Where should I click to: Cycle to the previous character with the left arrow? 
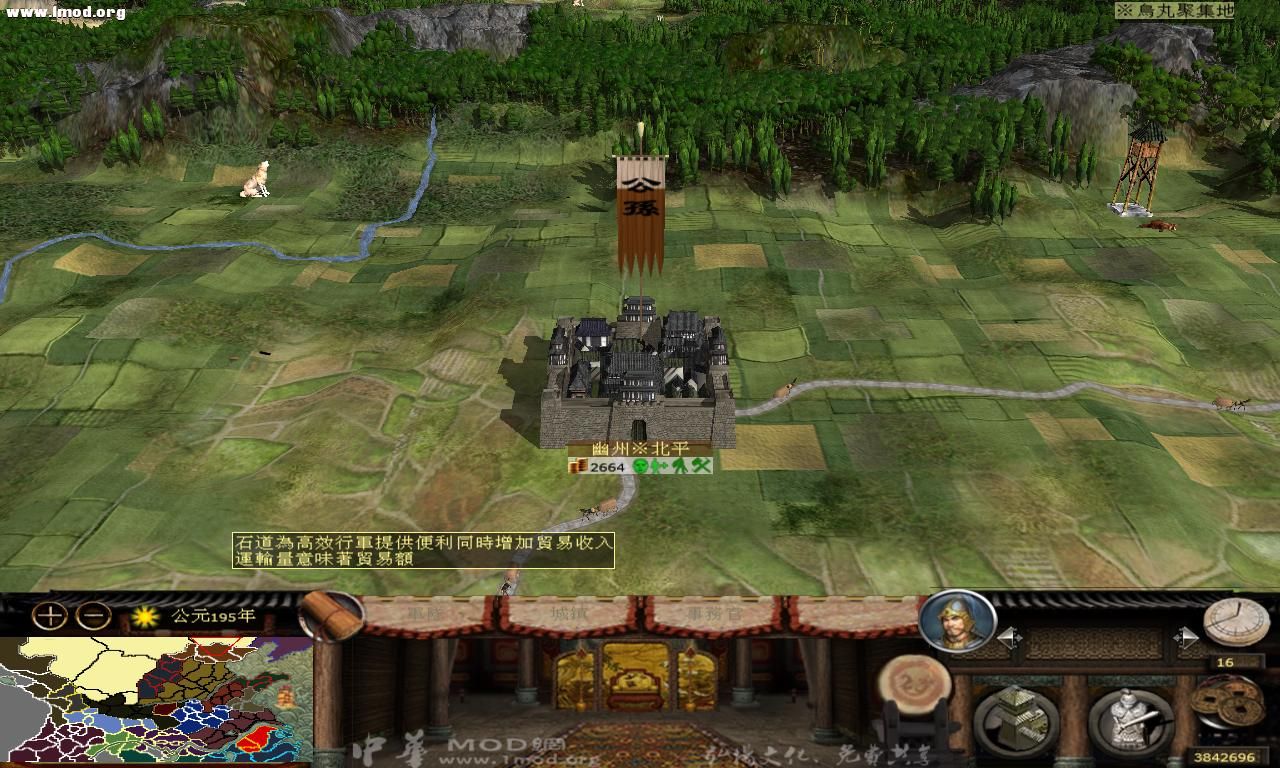click(1010, 636)
